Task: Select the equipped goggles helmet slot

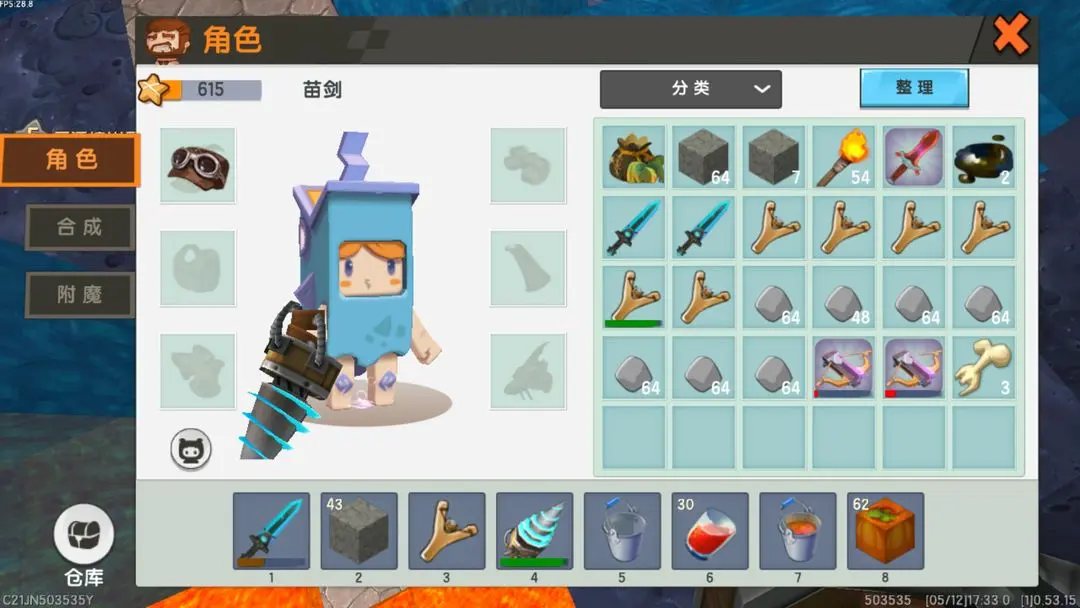Action: pos(198,165)
